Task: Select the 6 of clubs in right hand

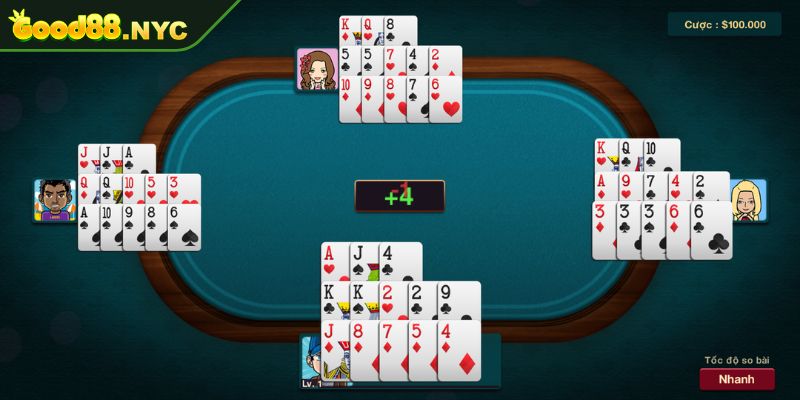Action: pos(712,230)
